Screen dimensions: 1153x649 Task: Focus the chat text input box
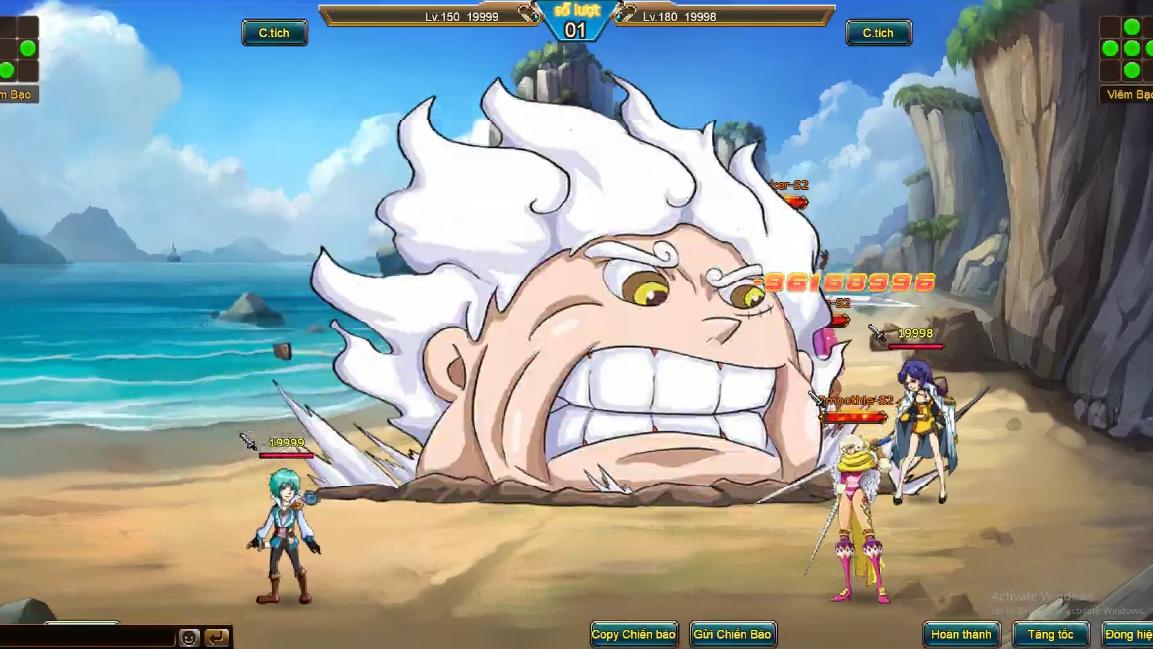coord(88,637)
